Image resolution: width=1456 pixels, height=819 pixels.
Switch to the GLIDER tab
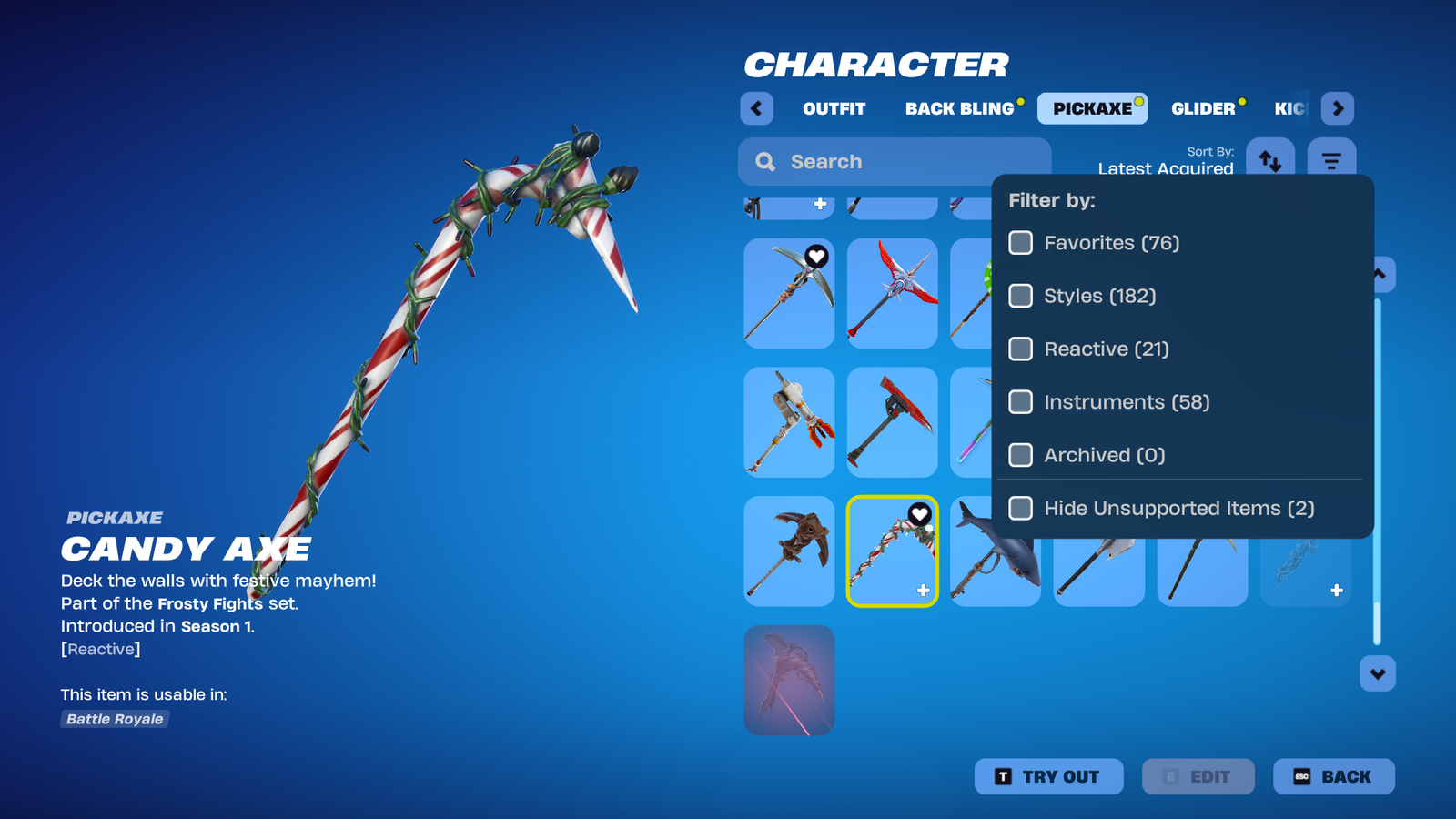click(x=1203, y=108)
